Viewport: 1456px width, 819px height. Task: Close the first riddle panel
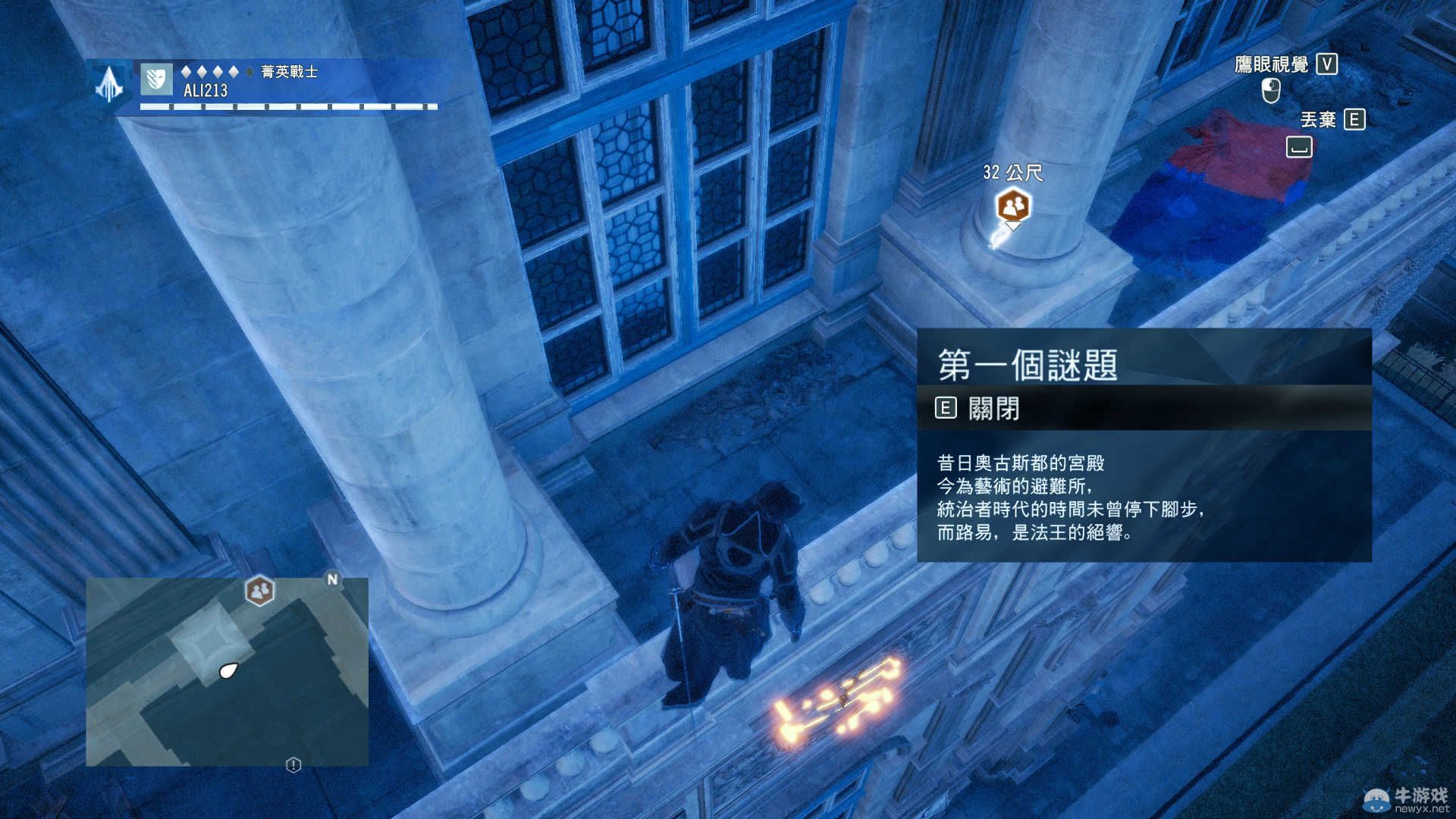979,409
